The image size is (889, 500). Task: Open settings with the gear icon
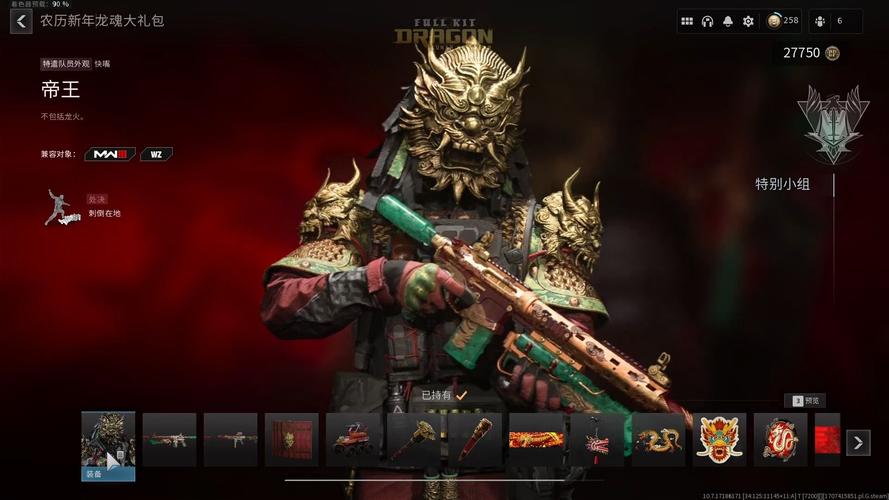pyautogui.click(x=748, y=21)
